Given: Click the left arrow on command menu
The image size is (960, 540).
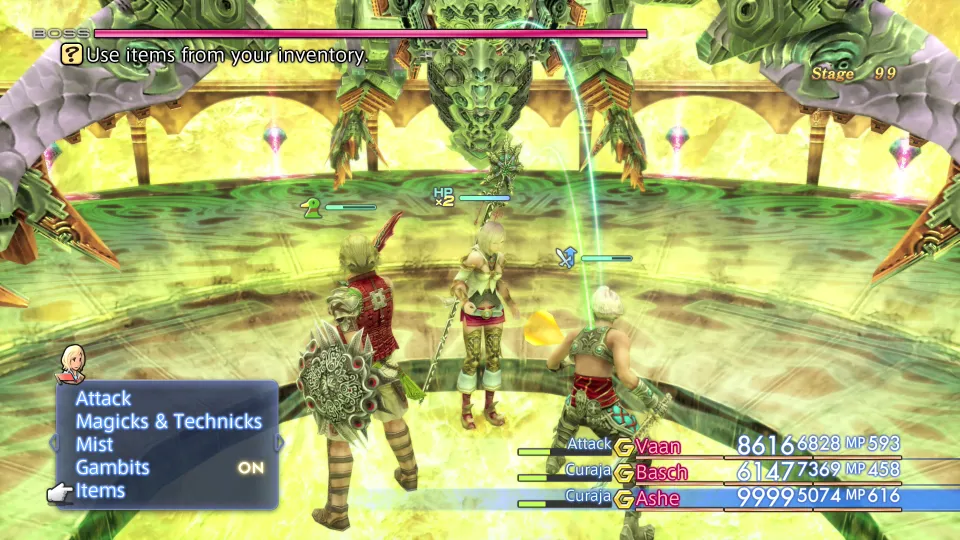Looking at the screenshot, I should pyautogui.click(x=54, y=442).
